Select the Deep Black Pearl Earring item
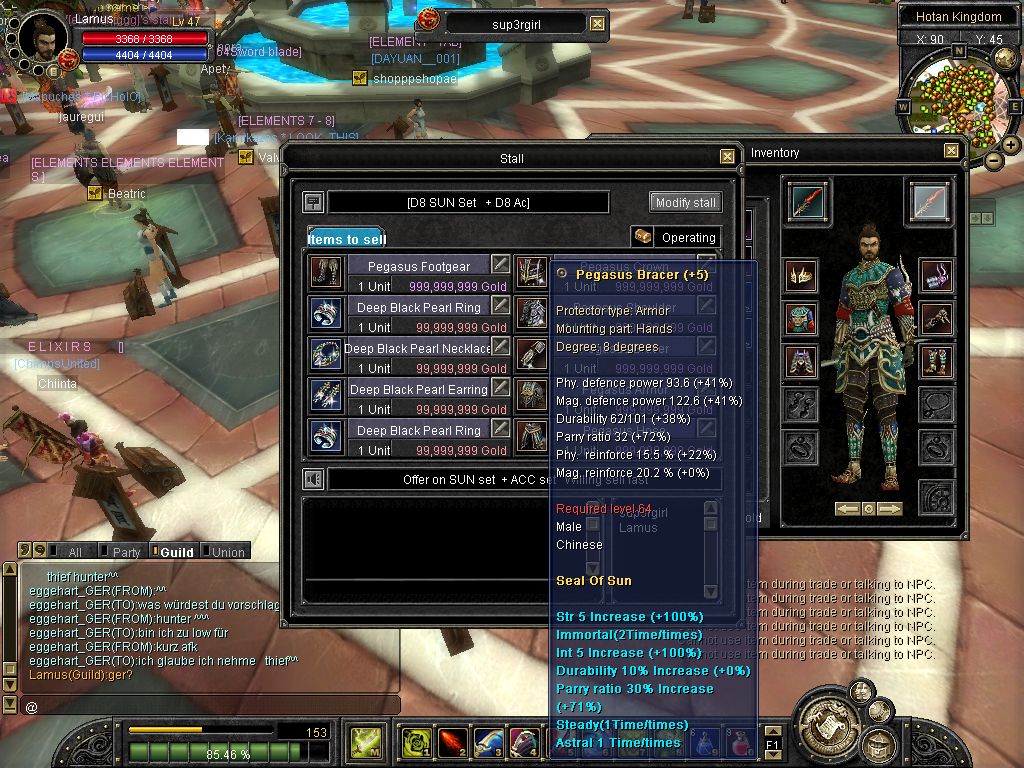Image resolution: width=1024 pixels, height=768 pixels. click(418, 390)
